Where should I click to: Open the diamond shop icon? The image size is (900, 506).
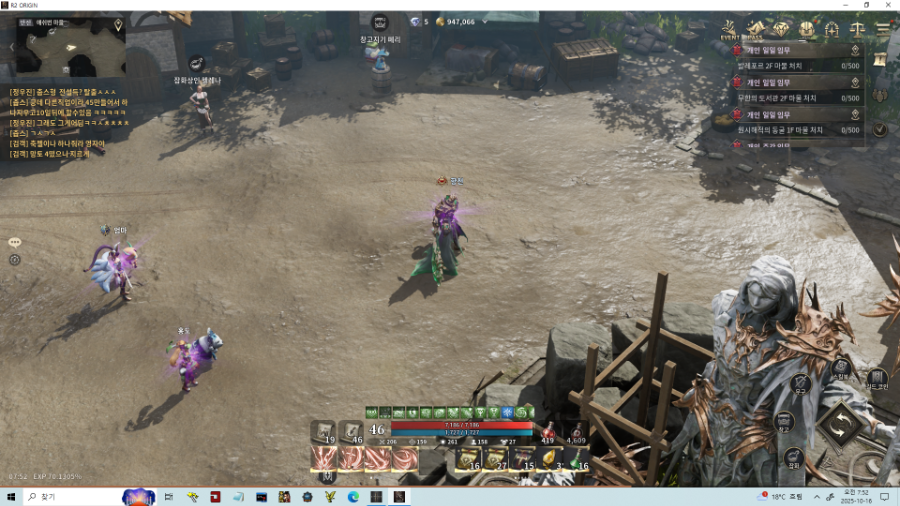point(781,29)
